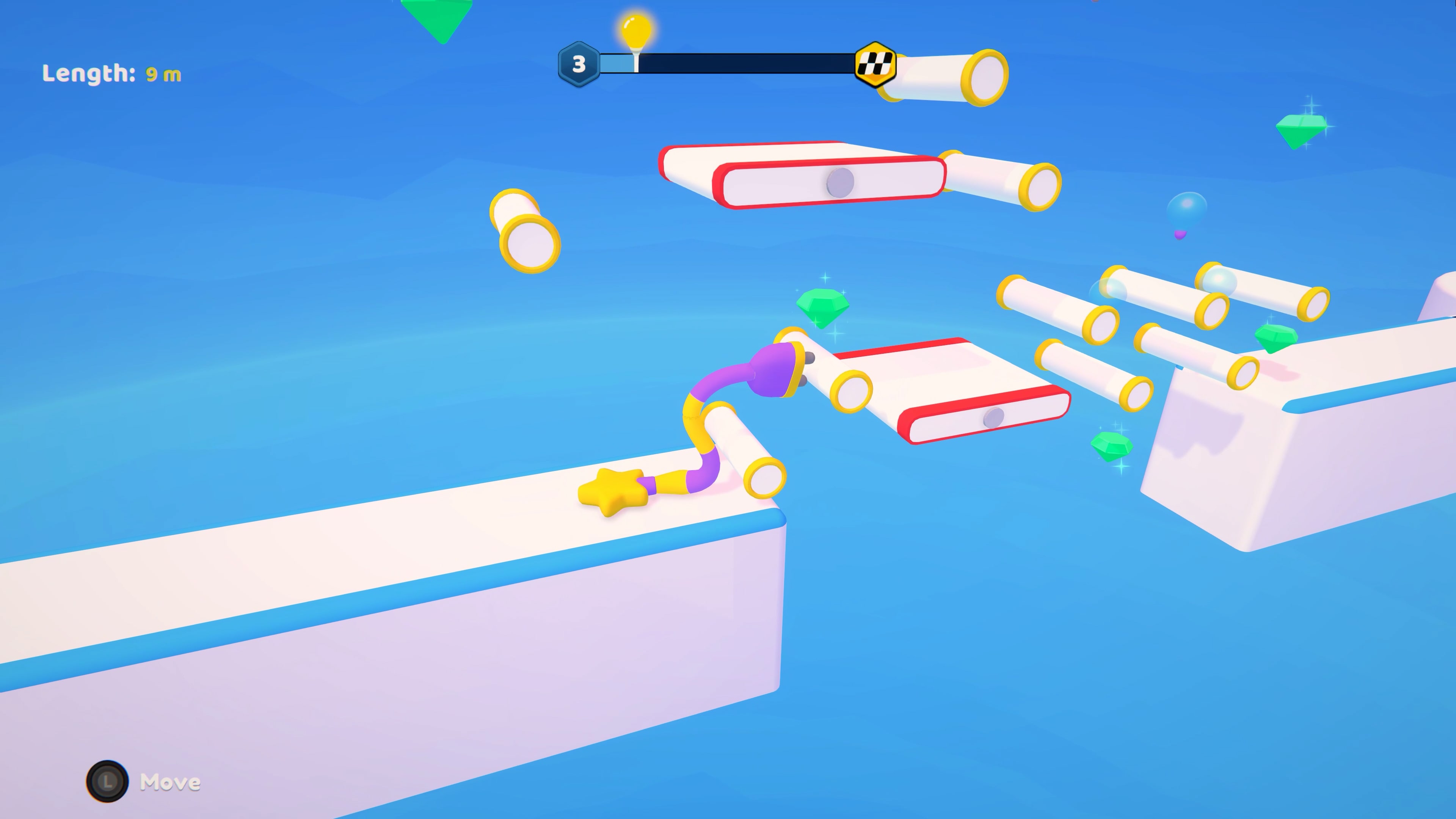Select the level 3 hexagon badge

pyautogui.click(x=579, y=64)
